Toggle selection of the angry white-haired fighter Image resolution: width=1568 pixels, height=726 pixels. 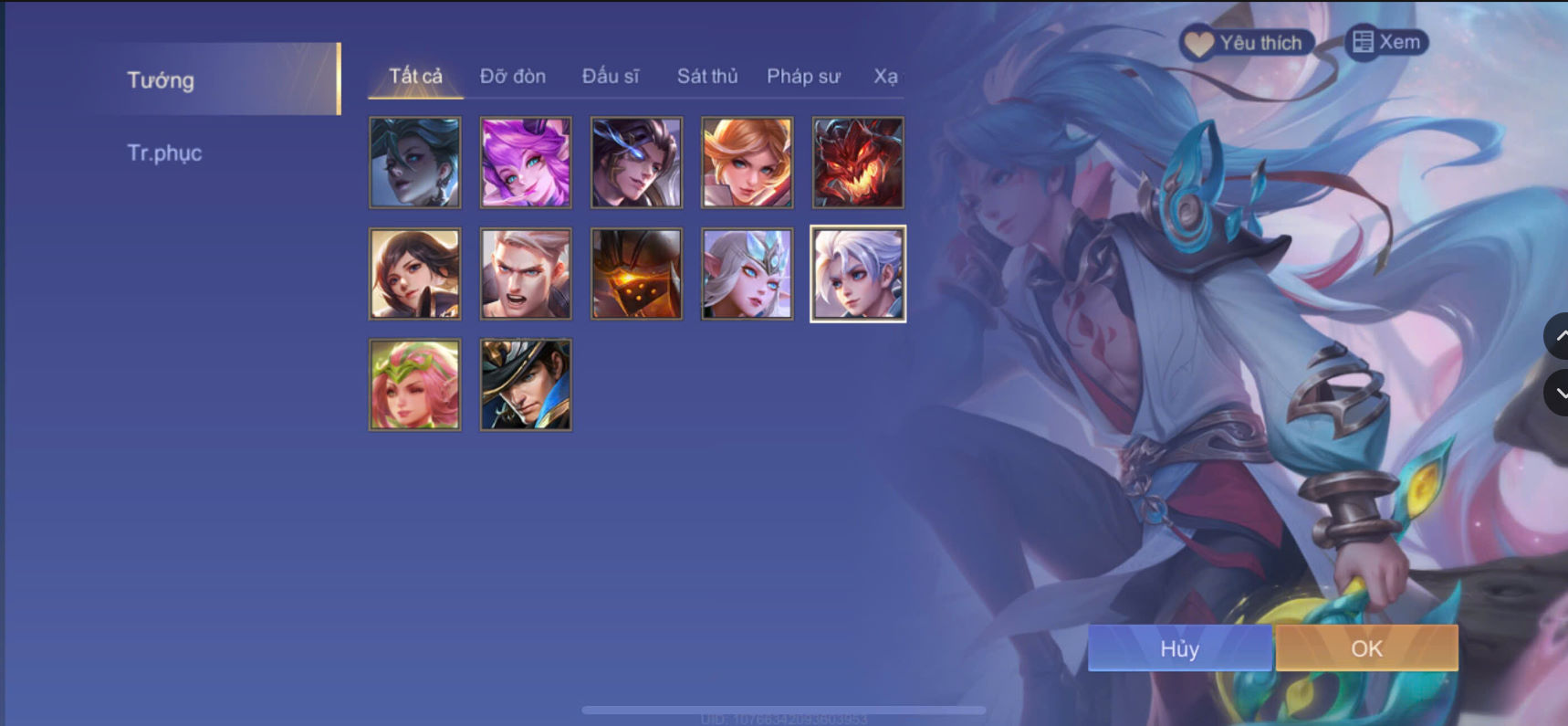[526, 273]
